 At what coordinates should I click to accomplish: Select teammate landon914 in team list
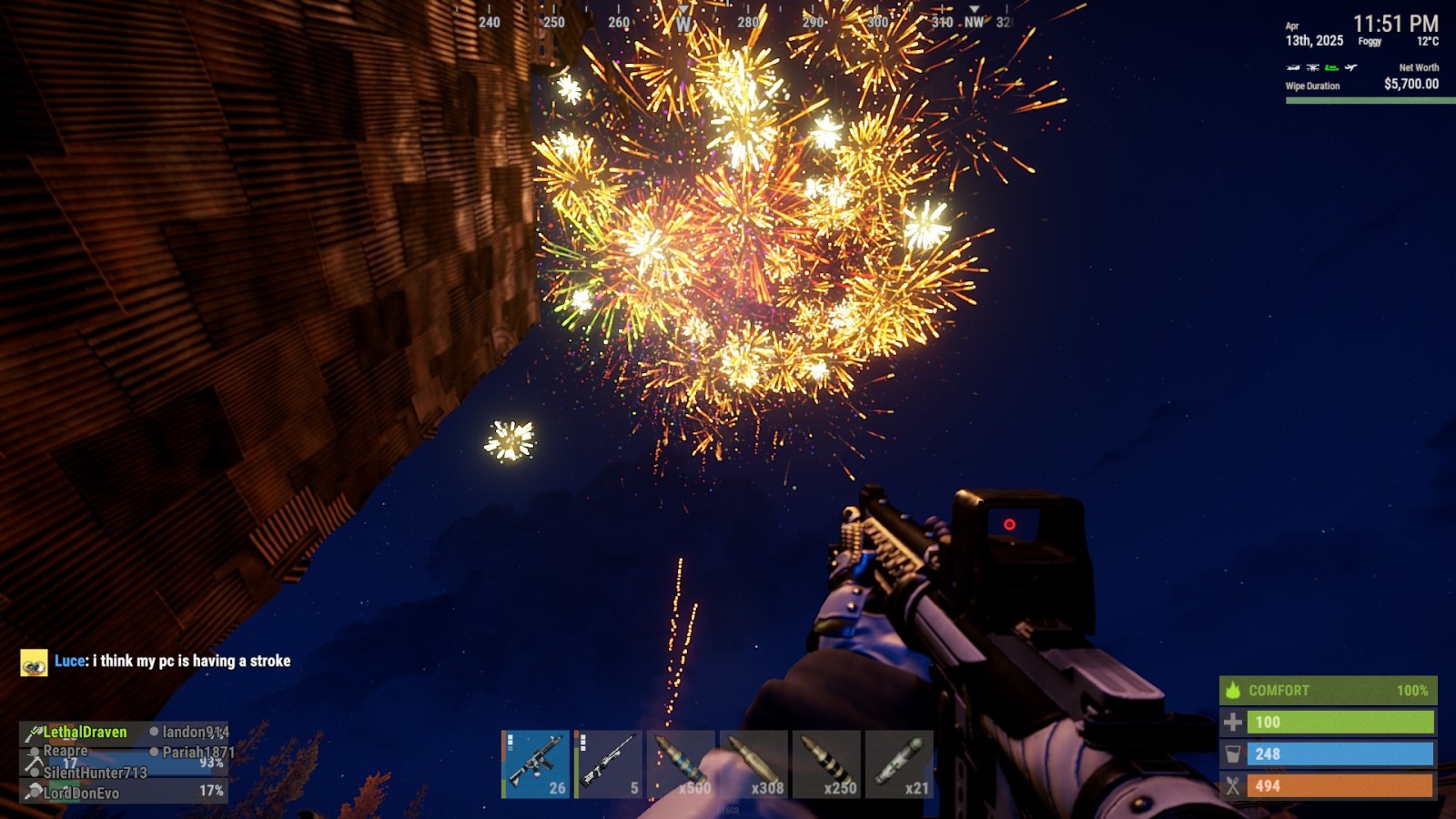click(x=195, y=732)
